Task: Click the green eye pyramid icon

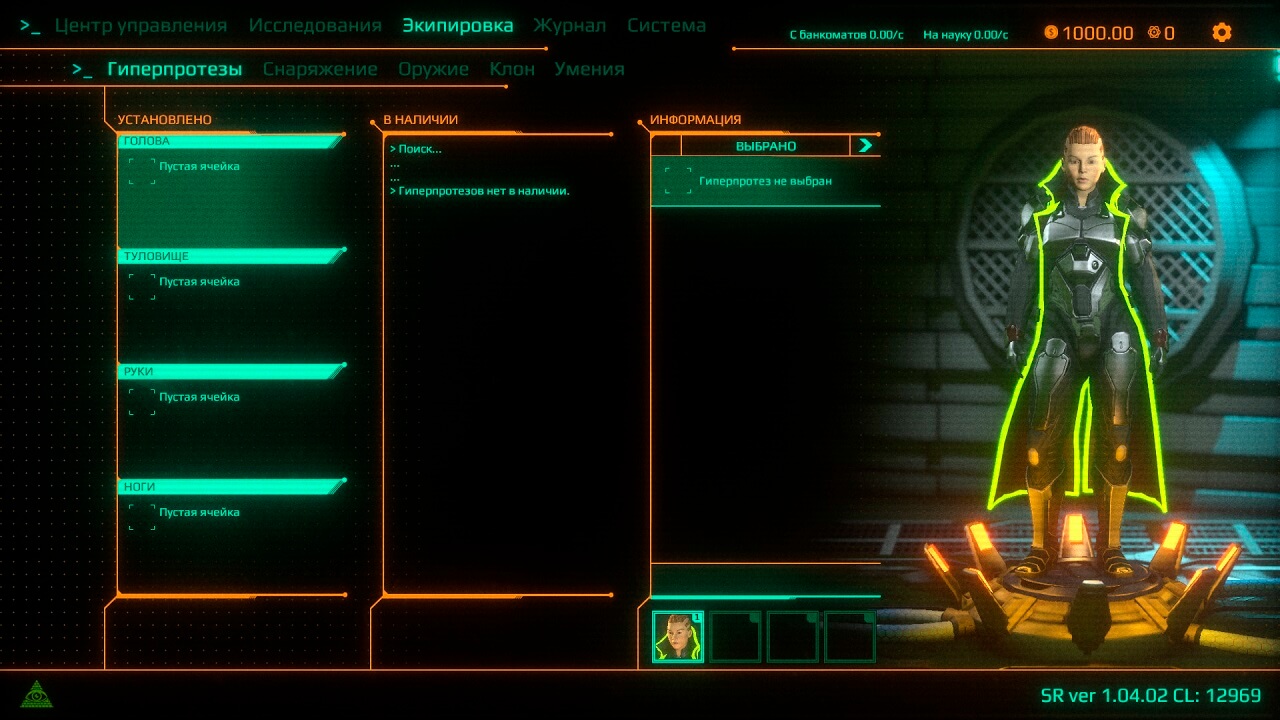Action: [36, 694]
